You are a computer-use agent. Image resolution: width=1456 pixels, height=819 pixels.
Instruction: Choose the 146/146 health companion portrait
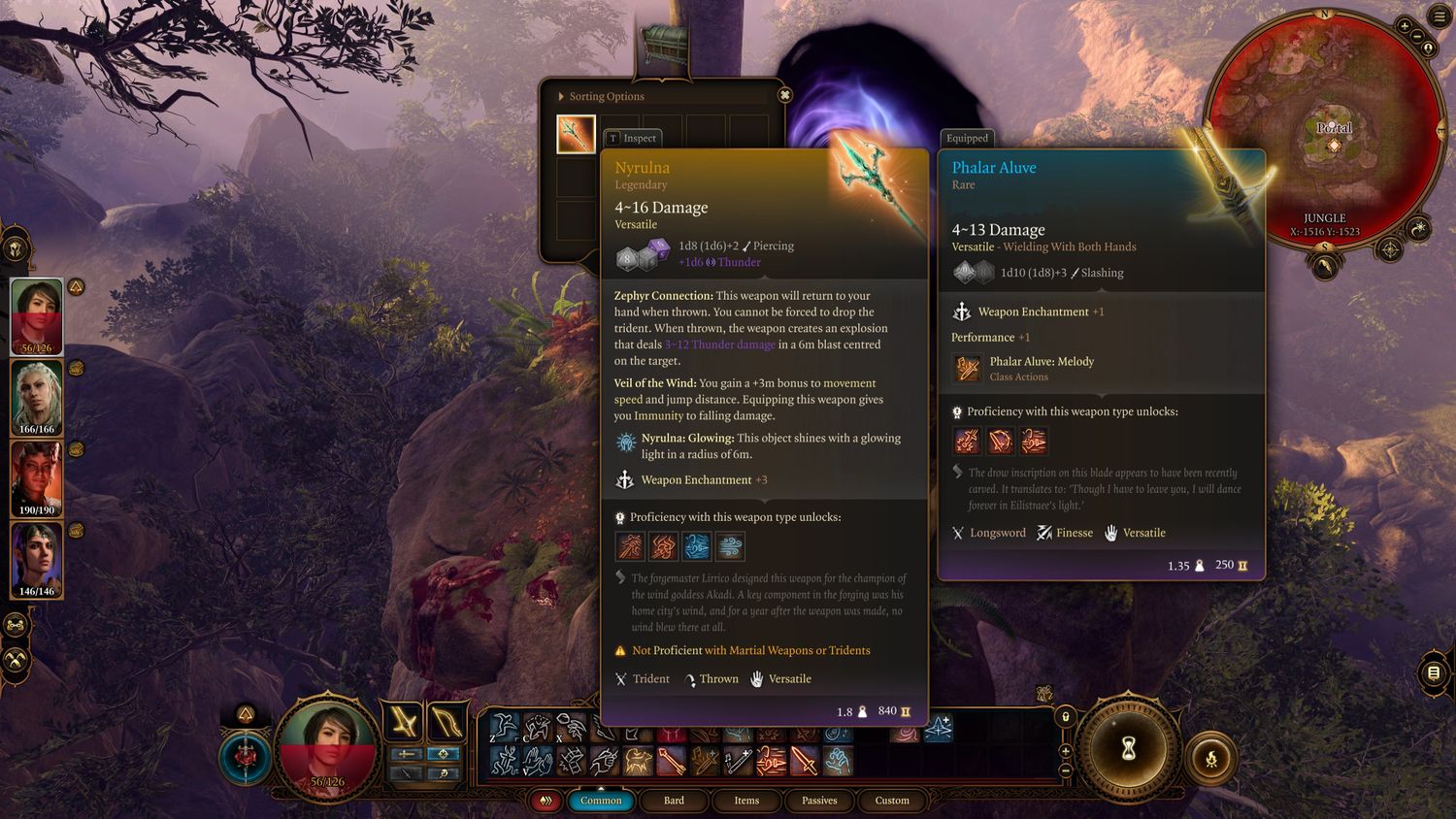[x=37, y=559]
